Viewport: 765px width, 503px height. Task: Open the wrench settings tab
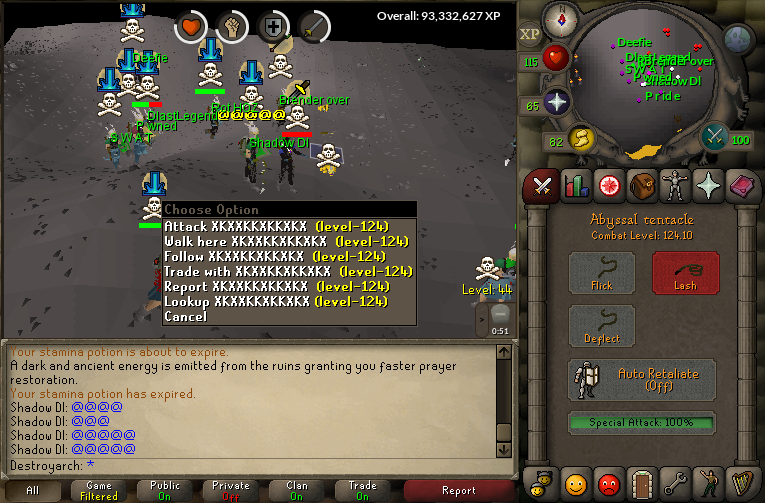click(676, 485)
